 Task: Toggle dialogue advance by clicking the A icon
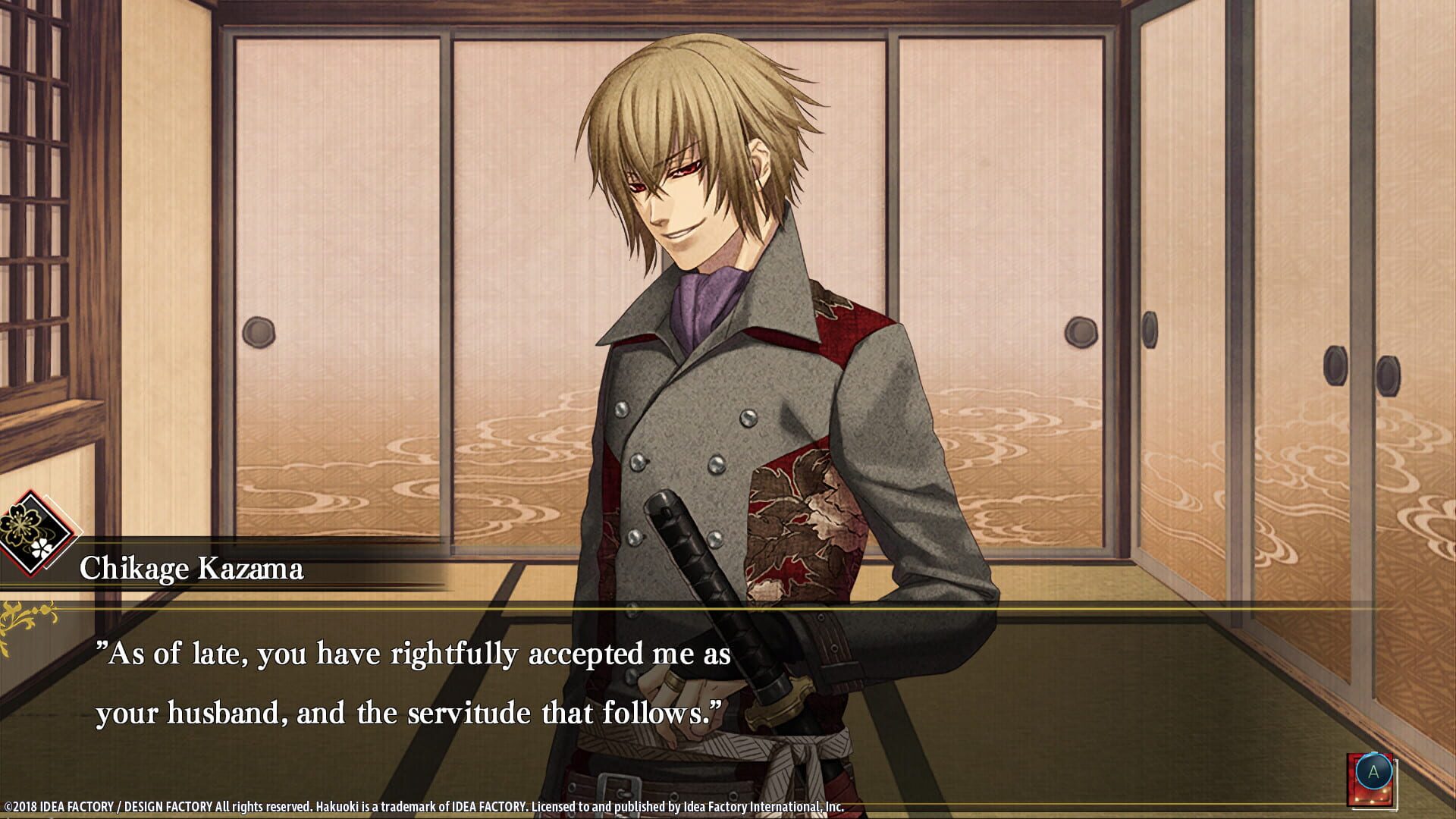[1374, 771]
